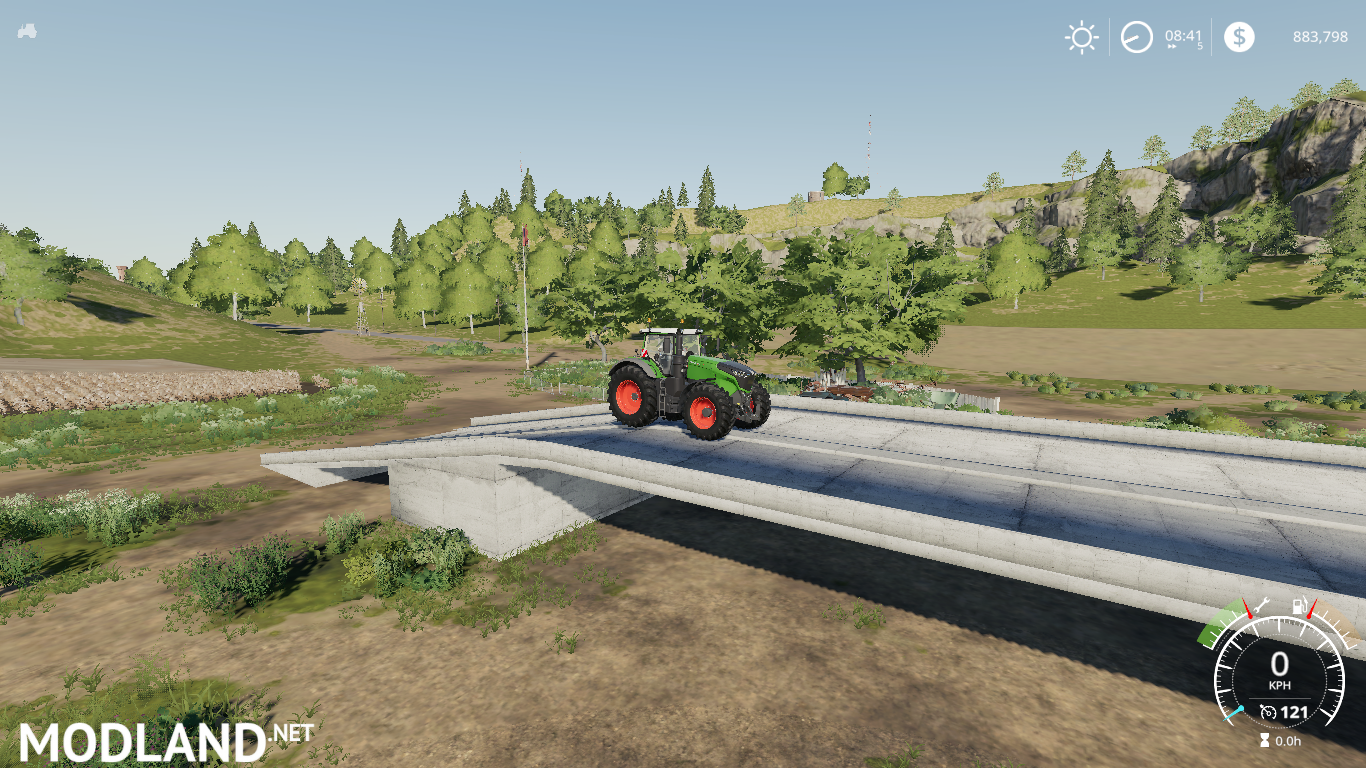Select the clock time readout 08:41

[x=1183, y=35]
